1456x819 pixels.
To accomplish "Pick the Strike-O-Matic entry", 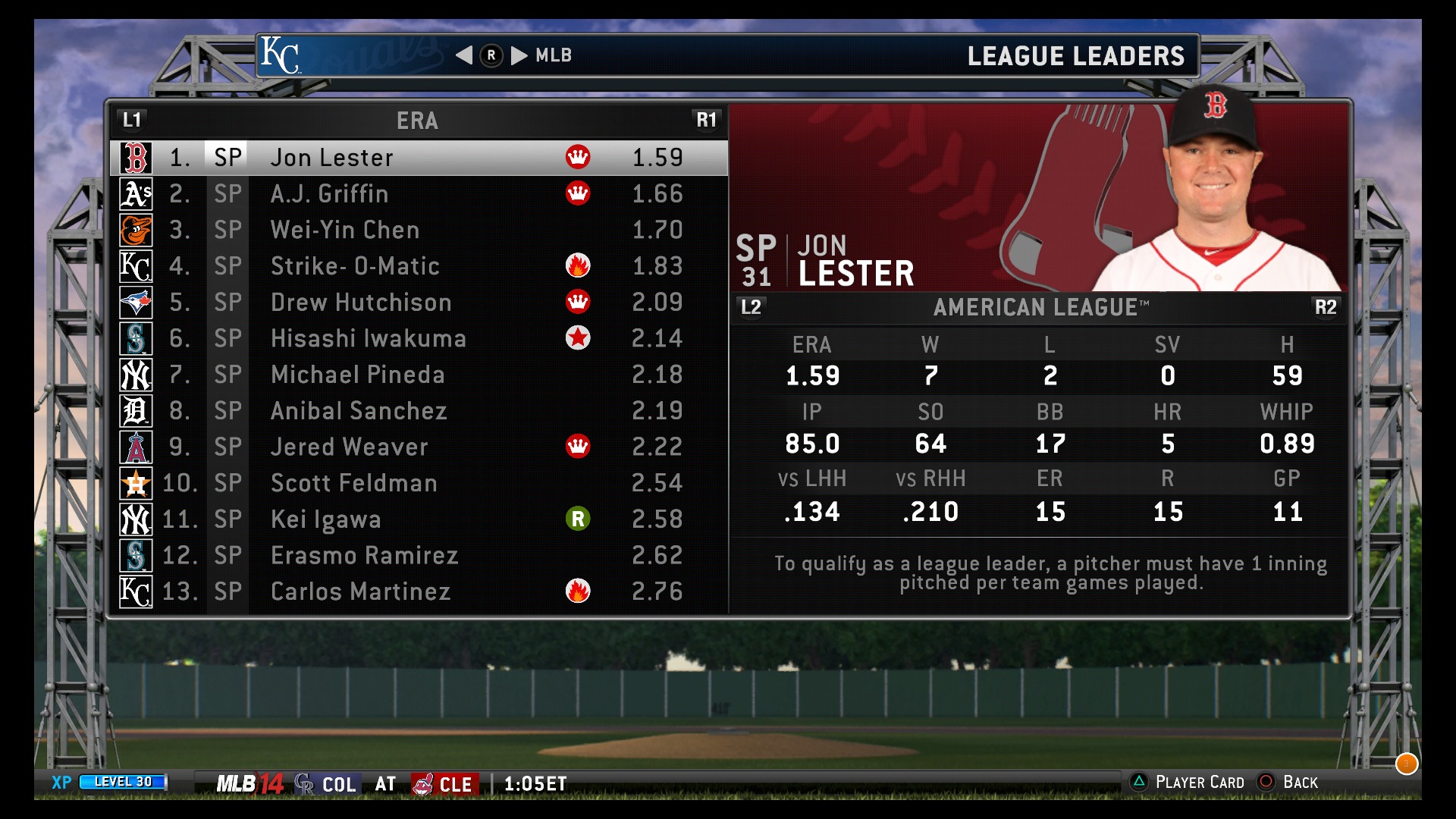I will (419, 266).
